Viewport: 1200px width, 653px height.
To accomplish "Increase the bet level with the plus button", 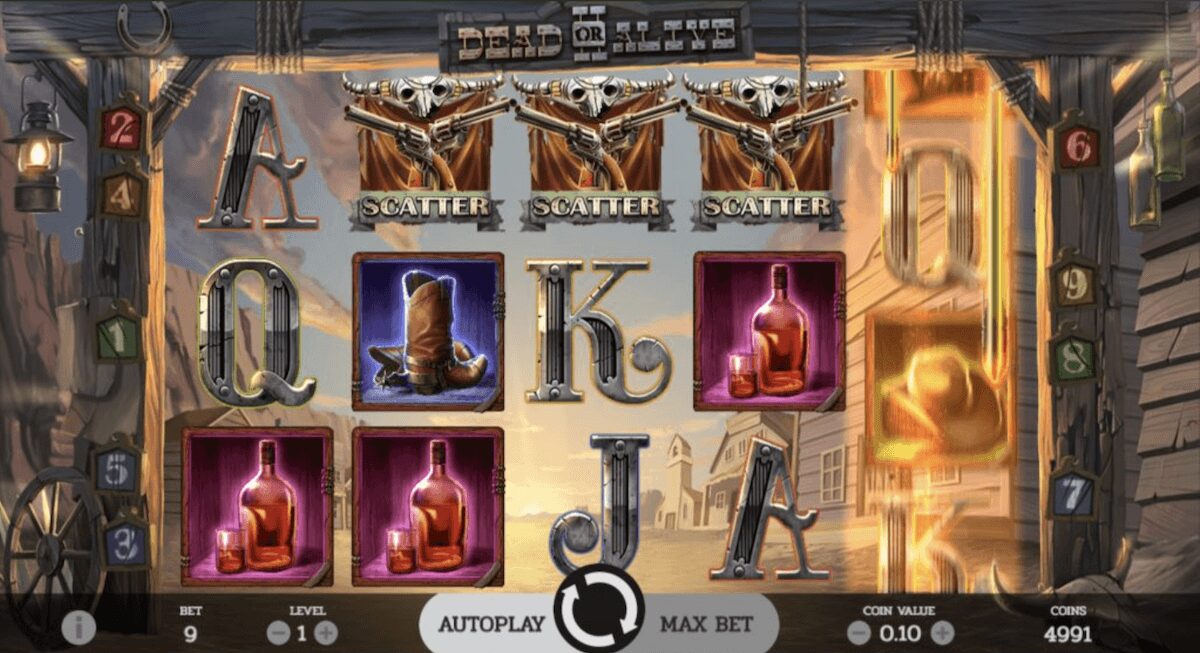I will tap(326, 633).
